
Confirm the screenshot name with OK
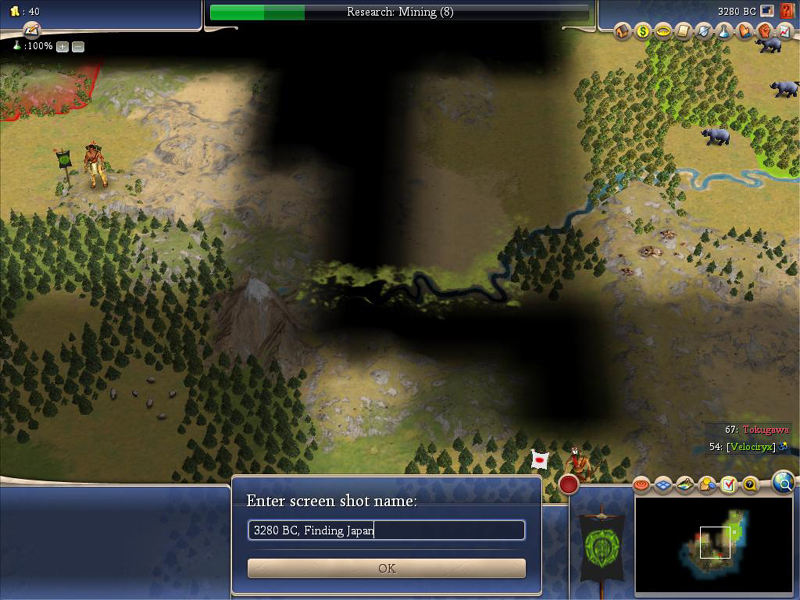point(387,568)
